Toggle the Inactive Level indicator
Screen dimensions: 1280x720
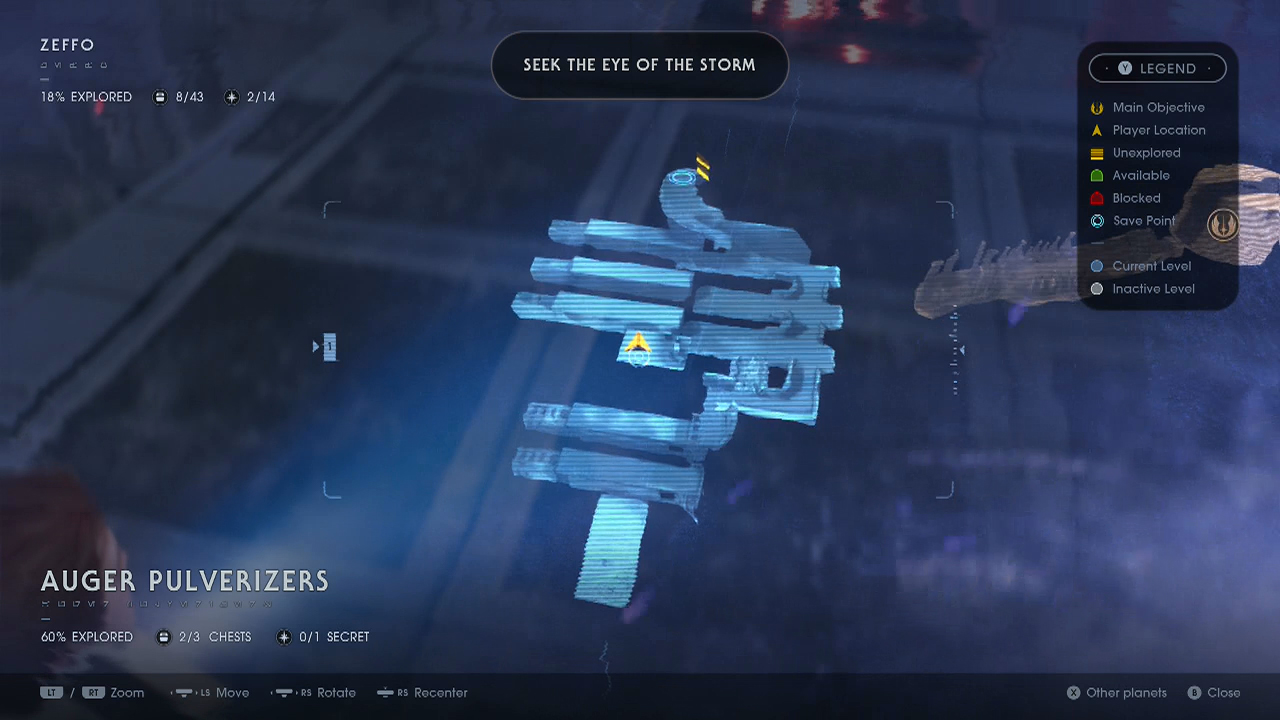coord(1097,288)
